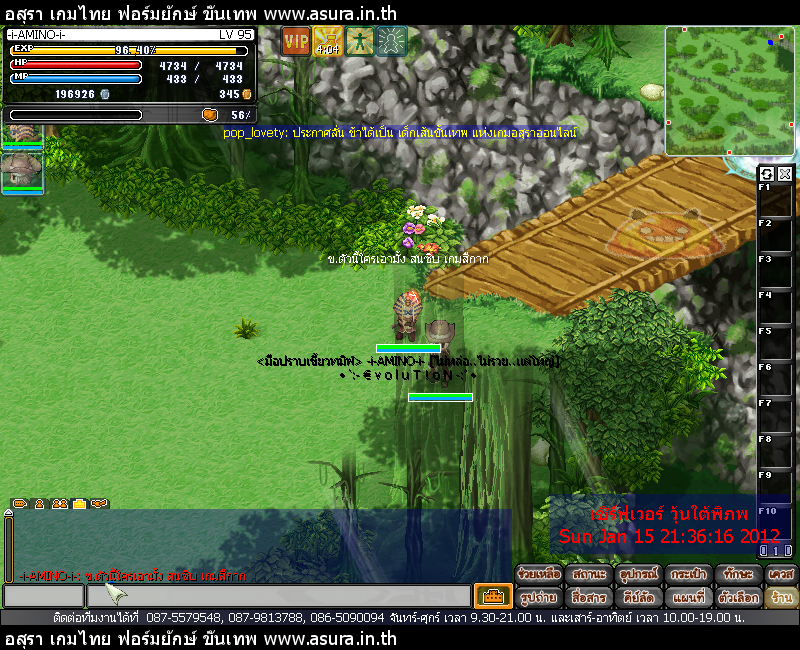Open the ตัวเลือก options menu
800x650 pixels.
[735, 597]
